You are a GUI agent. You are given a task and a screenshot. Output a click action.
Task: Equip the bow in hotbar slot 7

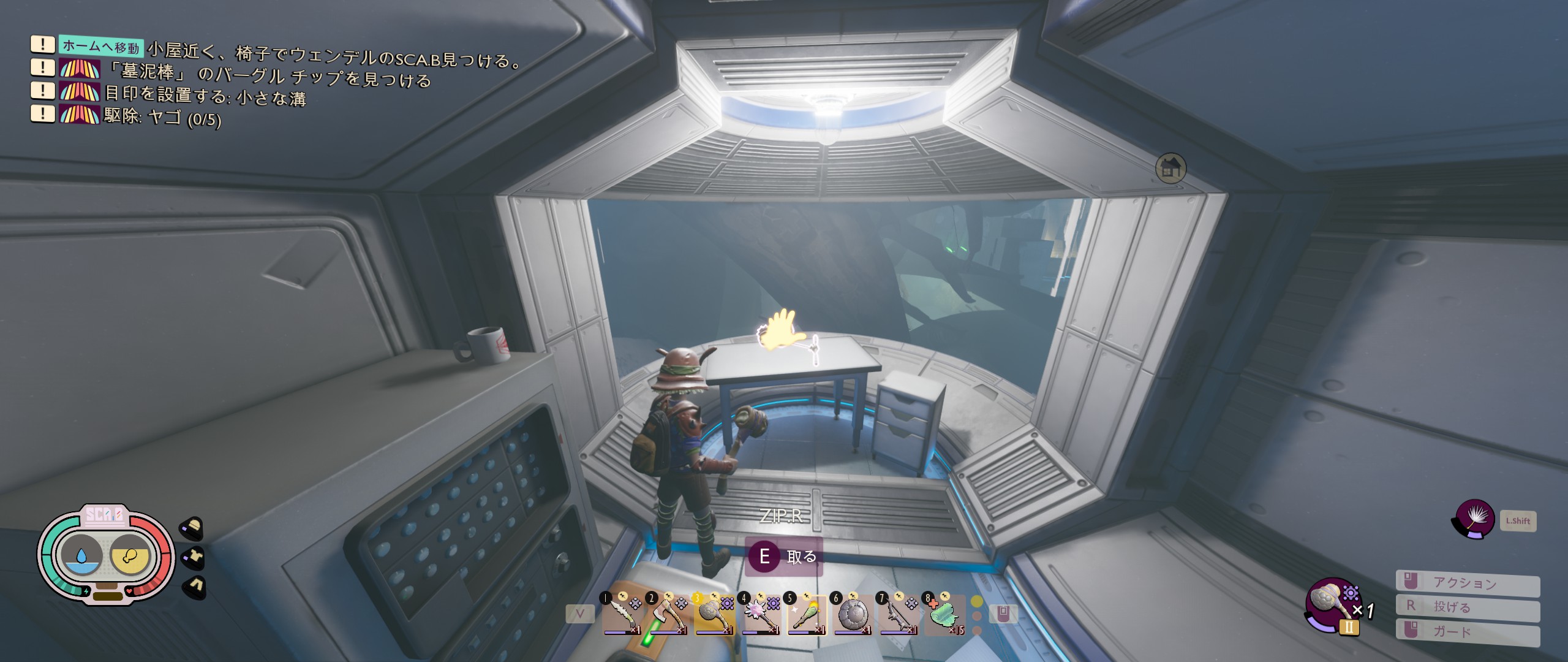coord(898,615)
